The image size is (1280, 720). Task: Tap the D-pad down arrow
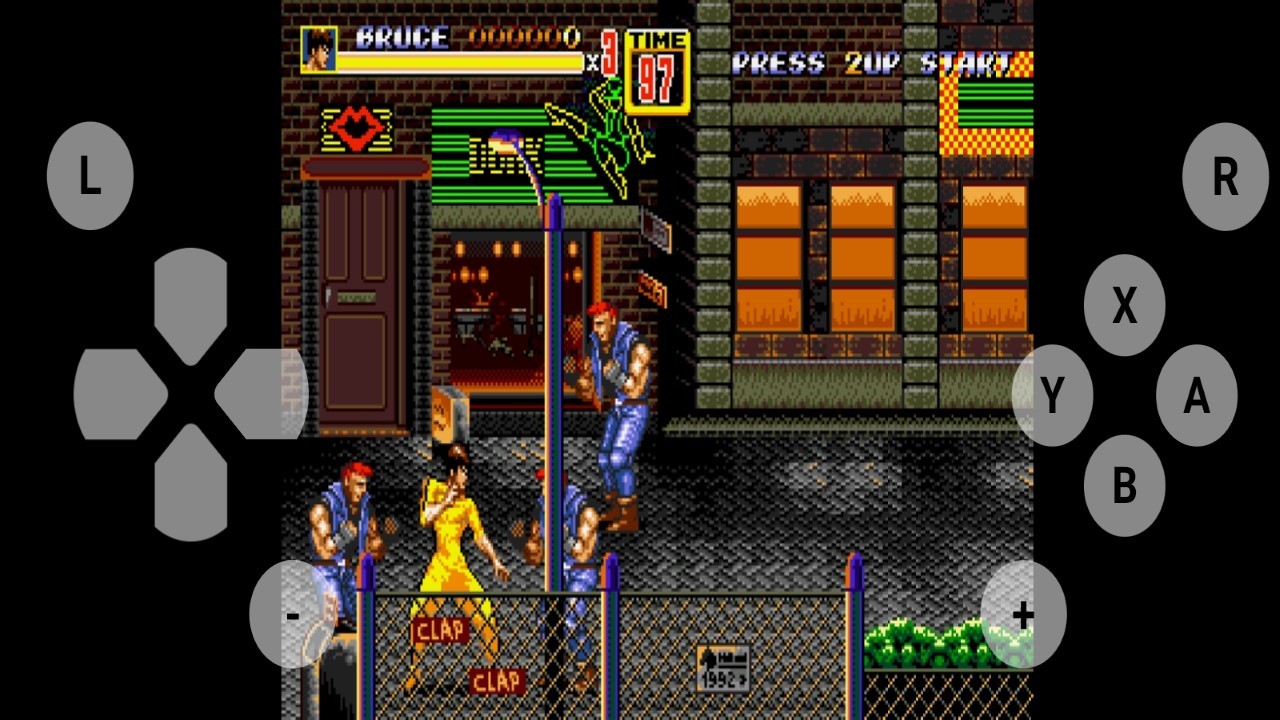point(191,484)
